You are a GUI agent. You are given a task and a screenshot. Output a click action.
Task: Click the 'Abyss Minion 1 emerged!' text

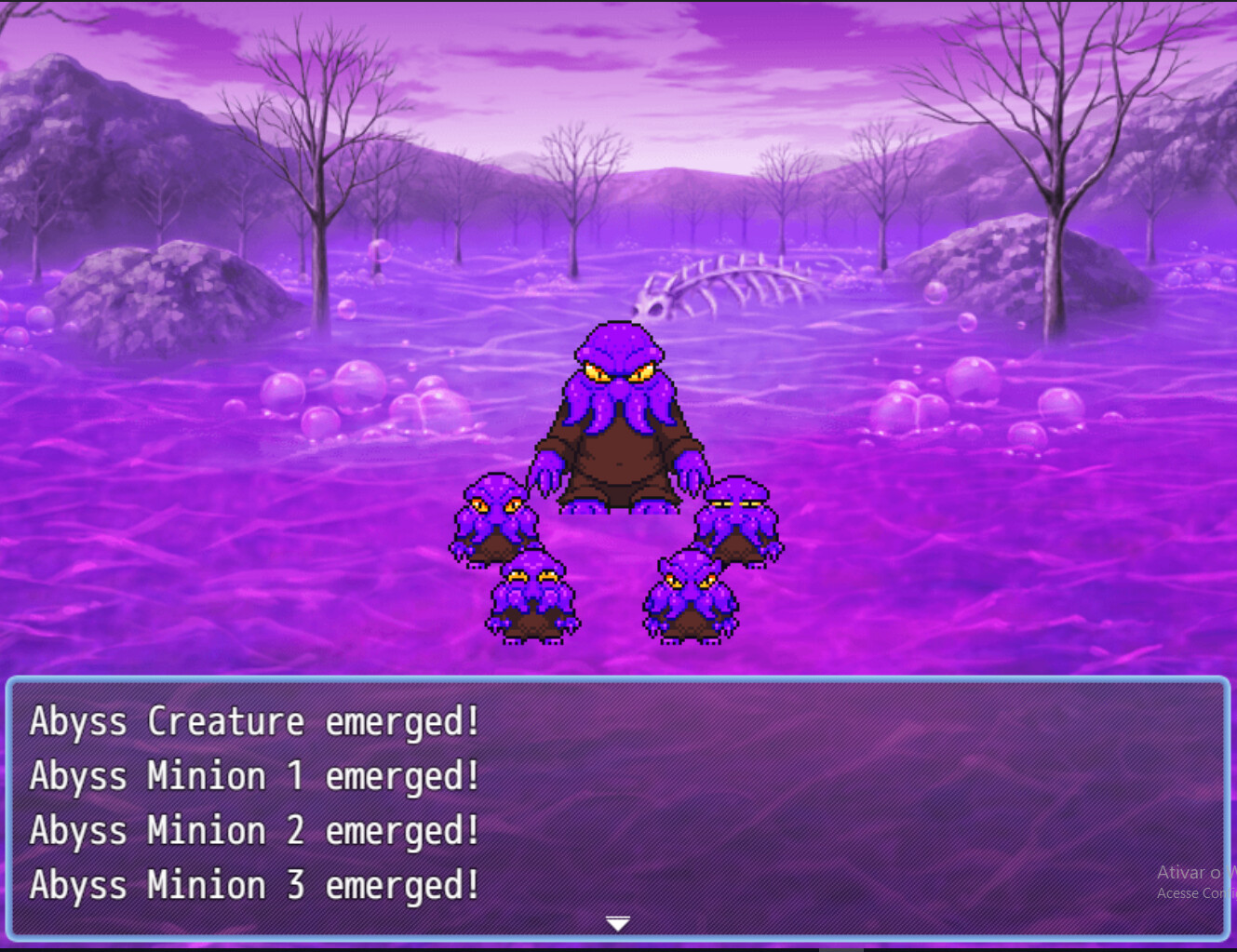tap(253, 775)
